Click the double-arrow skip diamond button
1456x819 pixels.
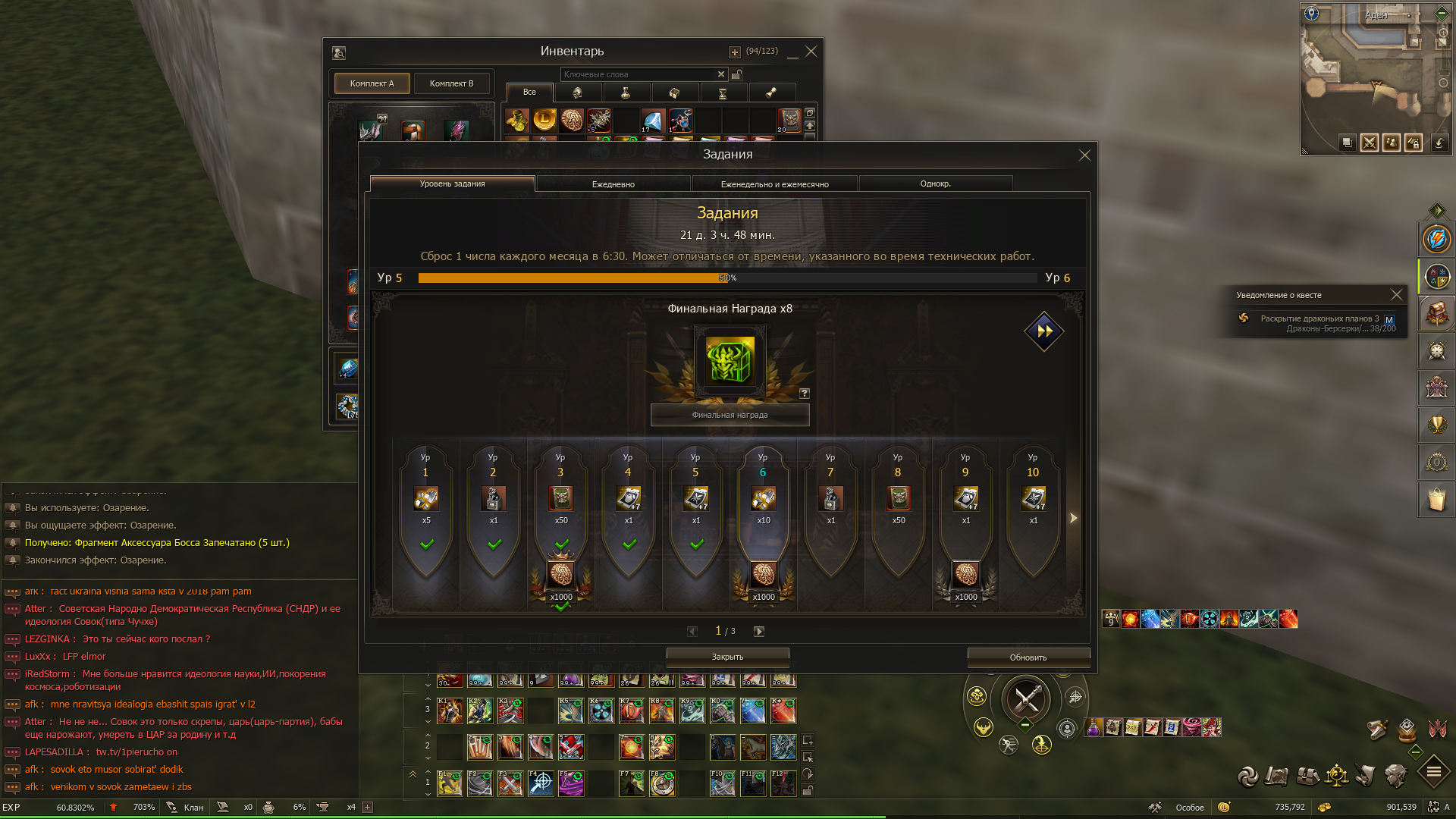[x=1044, y=331]
